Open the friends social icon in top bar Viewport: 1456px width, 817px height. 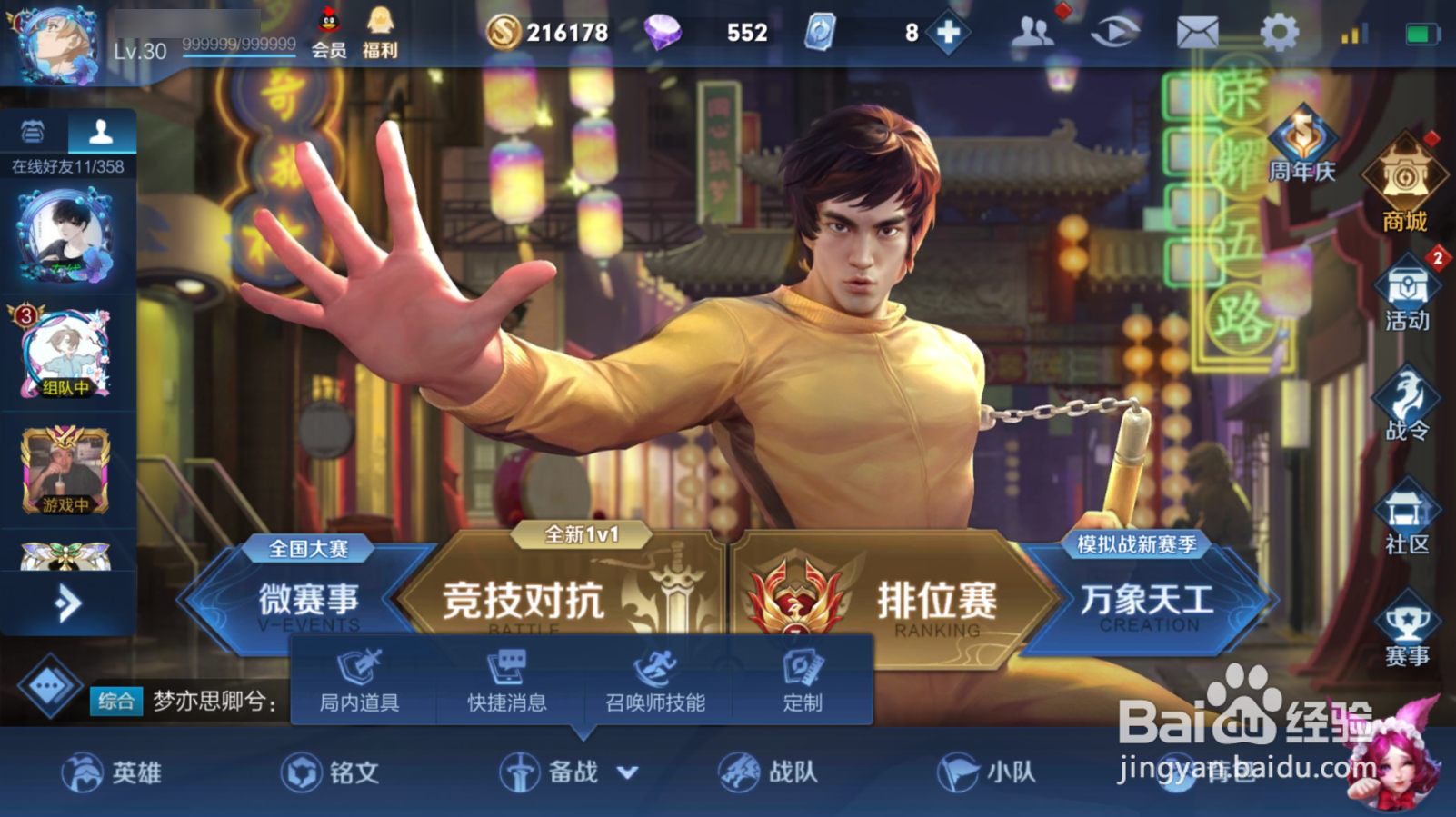pos(1034,30)
